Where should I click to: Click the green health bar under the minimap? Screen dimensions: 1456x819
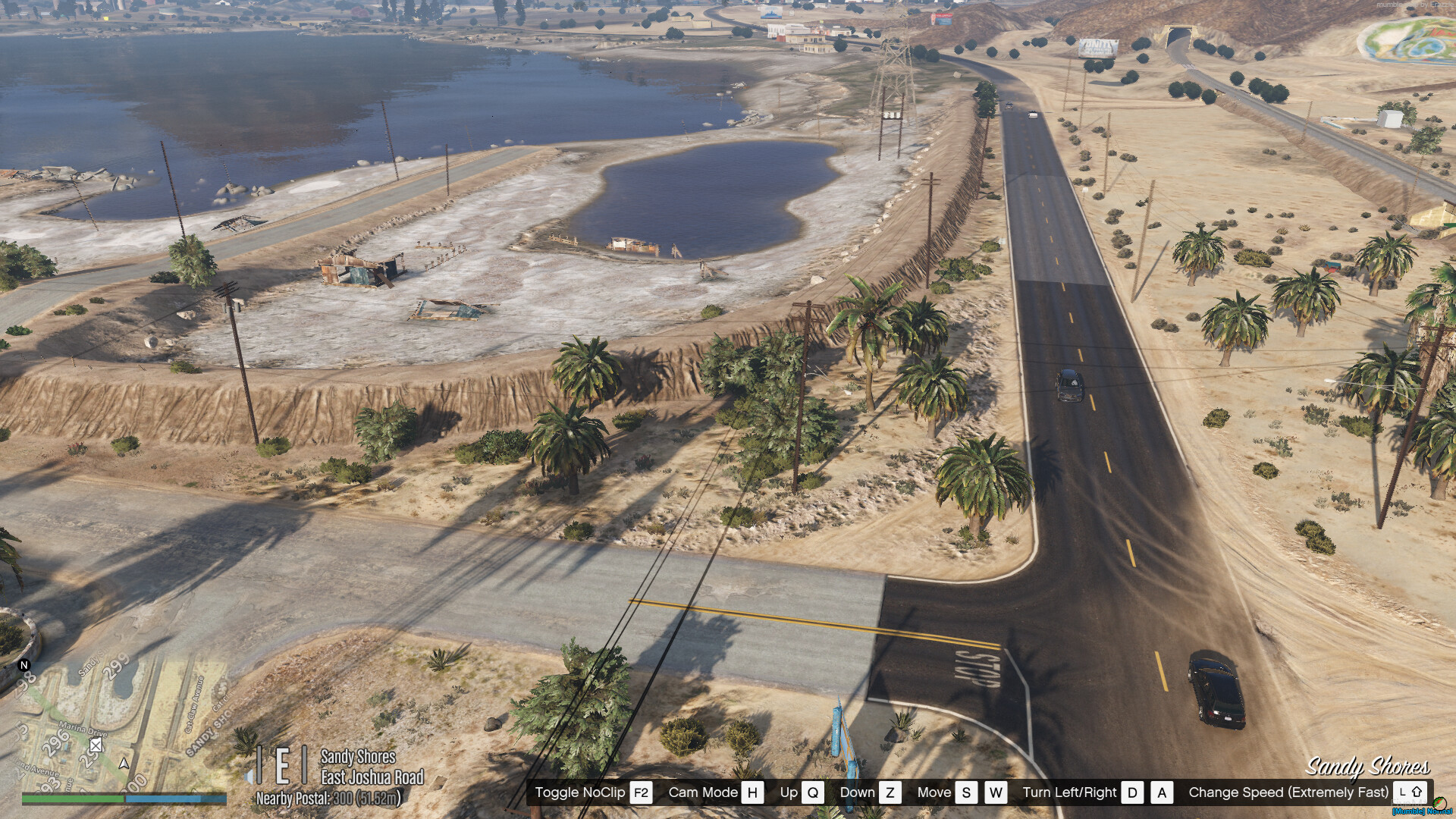coord(72,799)
